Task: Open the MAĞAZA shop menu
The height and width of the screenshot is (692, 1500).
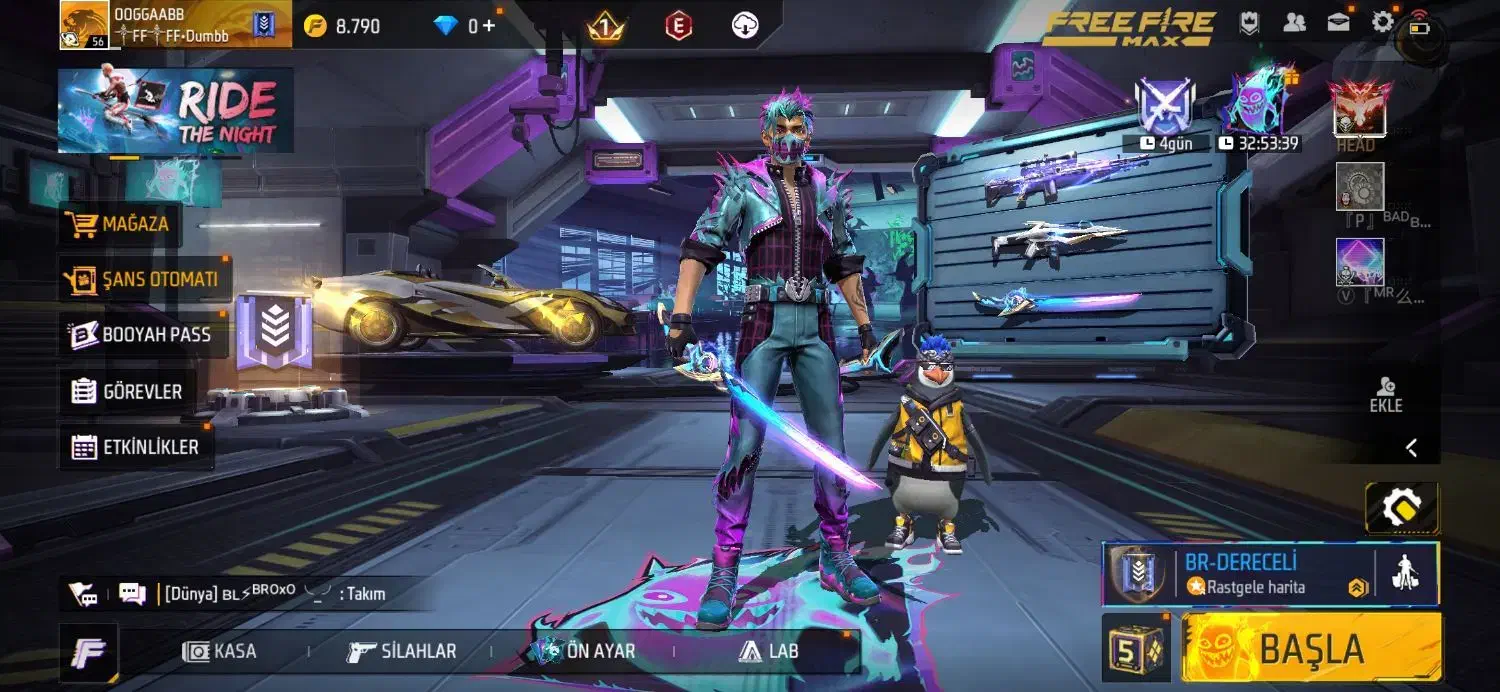Action: (121, 224)
